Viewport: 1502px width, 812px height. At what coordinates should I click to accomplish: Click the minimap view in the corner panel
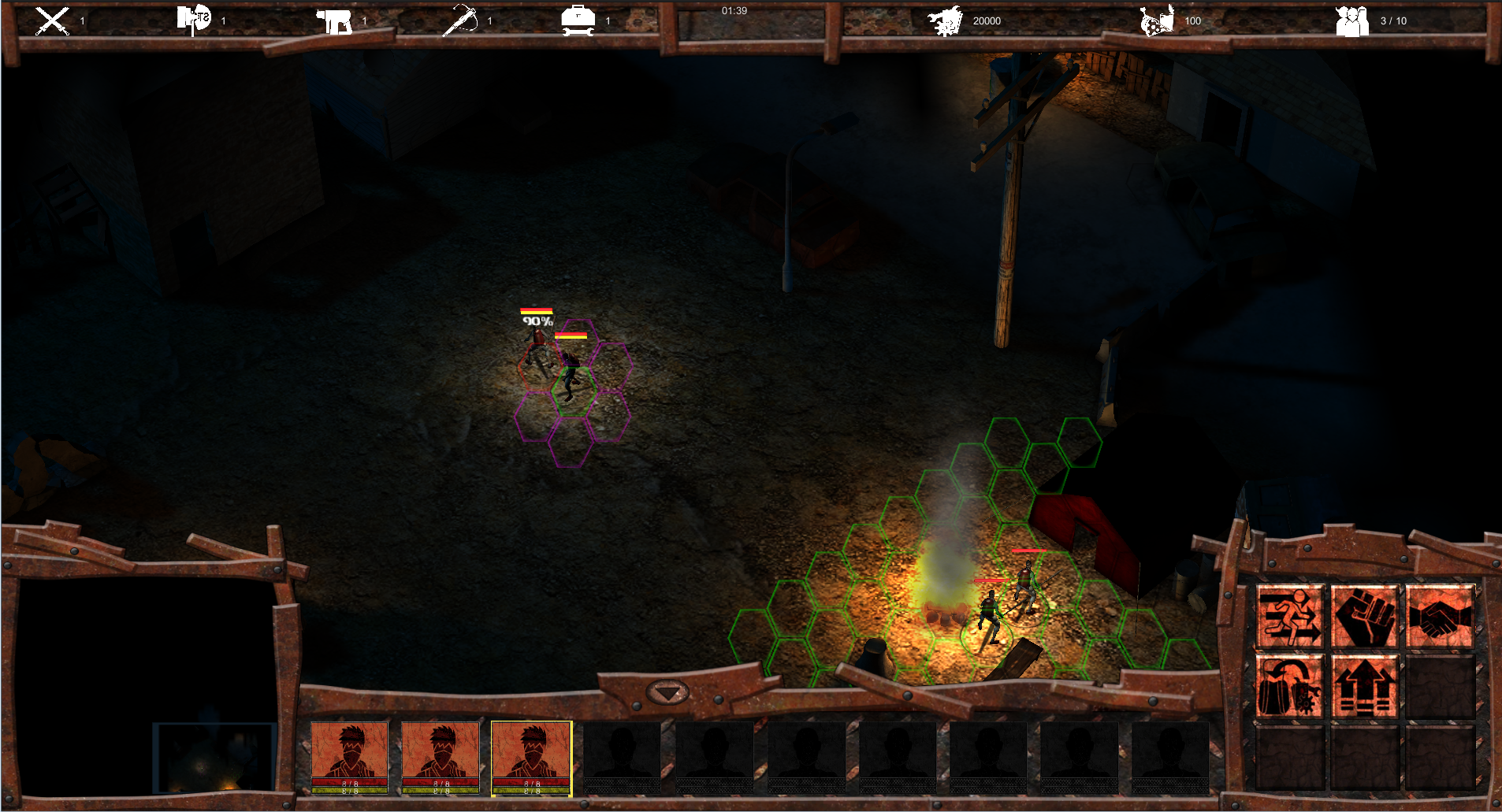point(214,758)
